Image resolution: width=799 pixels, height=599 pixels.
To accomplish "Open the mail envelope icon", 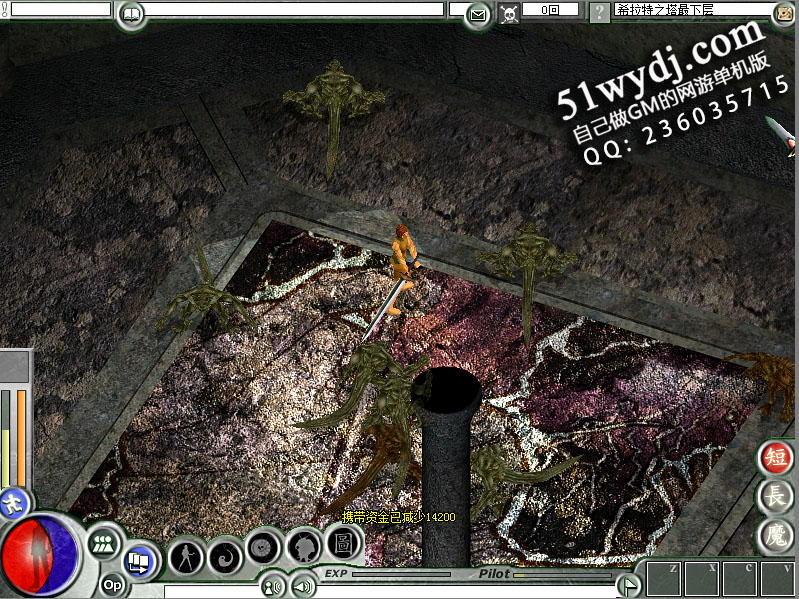I will tap(478, 14).
